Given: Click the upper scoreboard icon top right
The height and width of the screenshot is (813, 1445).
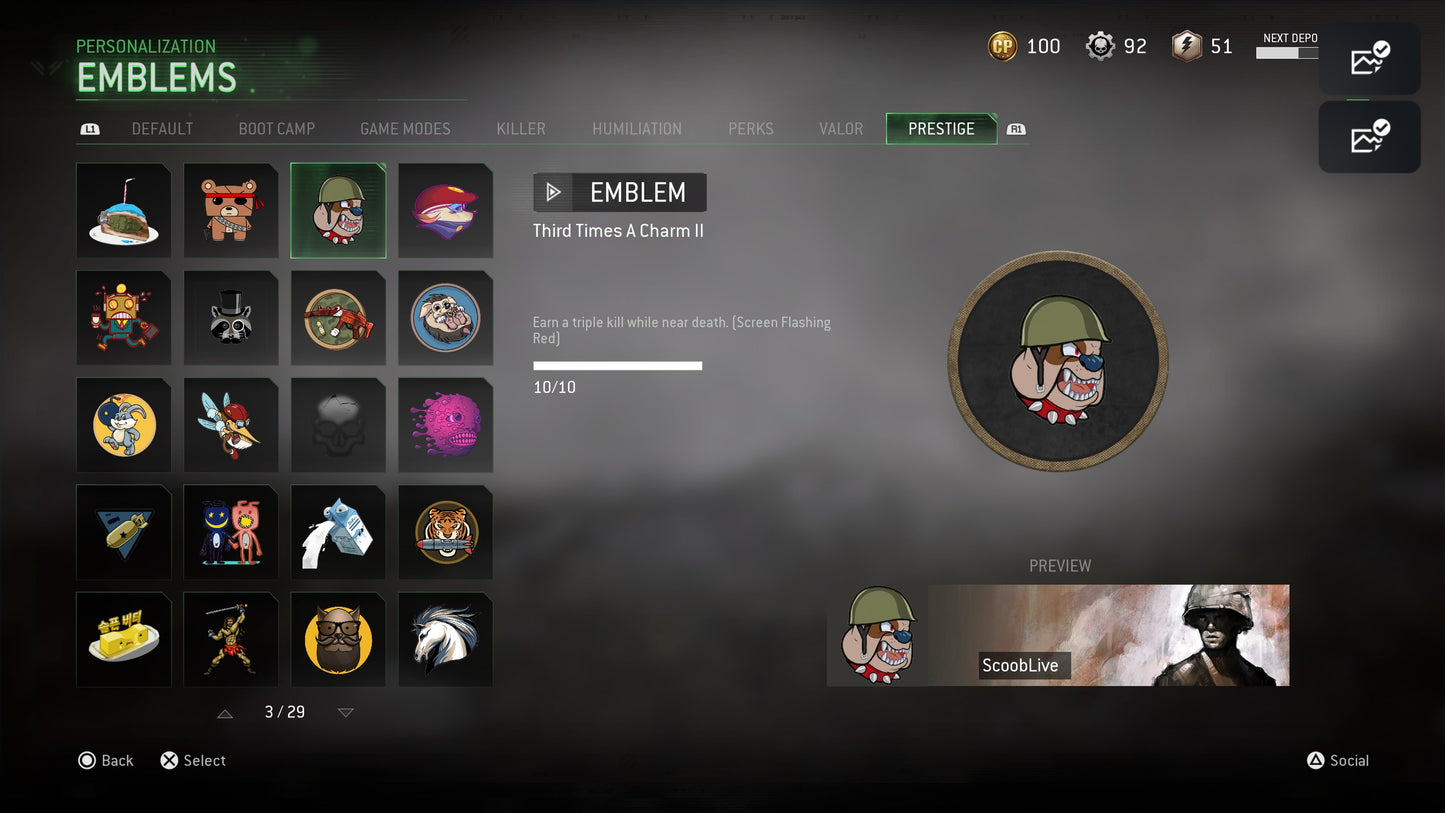Looking at the screenshot, I should click(1369, 58).
